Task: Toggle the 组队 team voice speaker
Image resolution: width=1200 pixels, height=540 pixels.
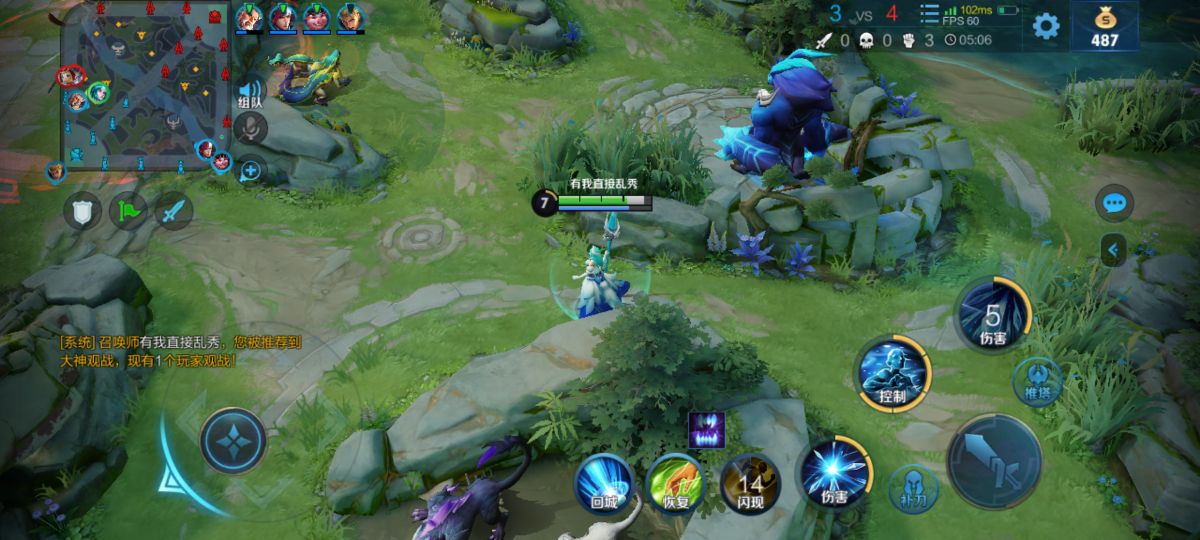Action: click(x=251, y=92)
